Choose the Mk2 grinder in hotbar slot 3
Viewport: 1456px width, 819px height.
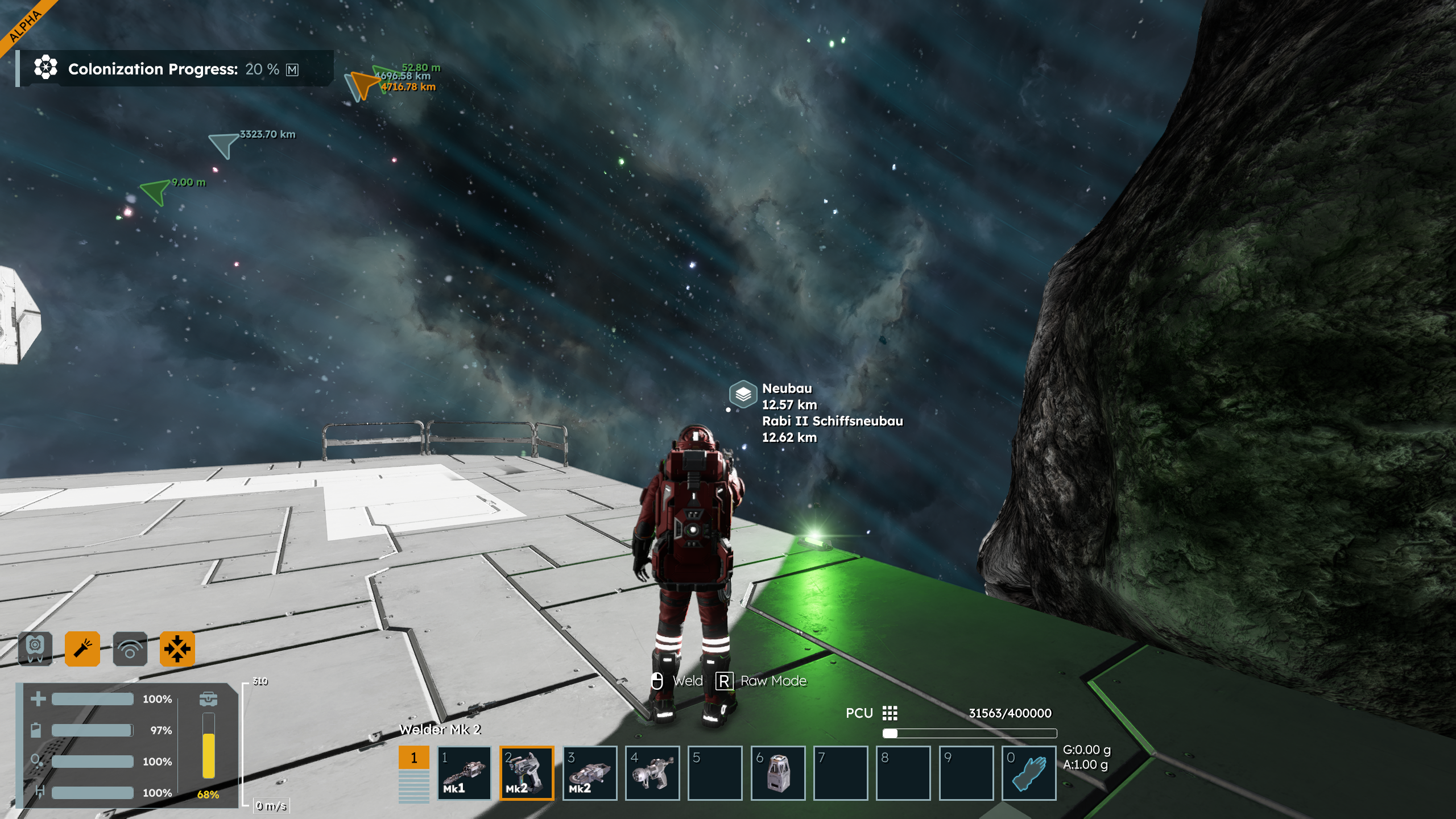click(x=590, y=773)
